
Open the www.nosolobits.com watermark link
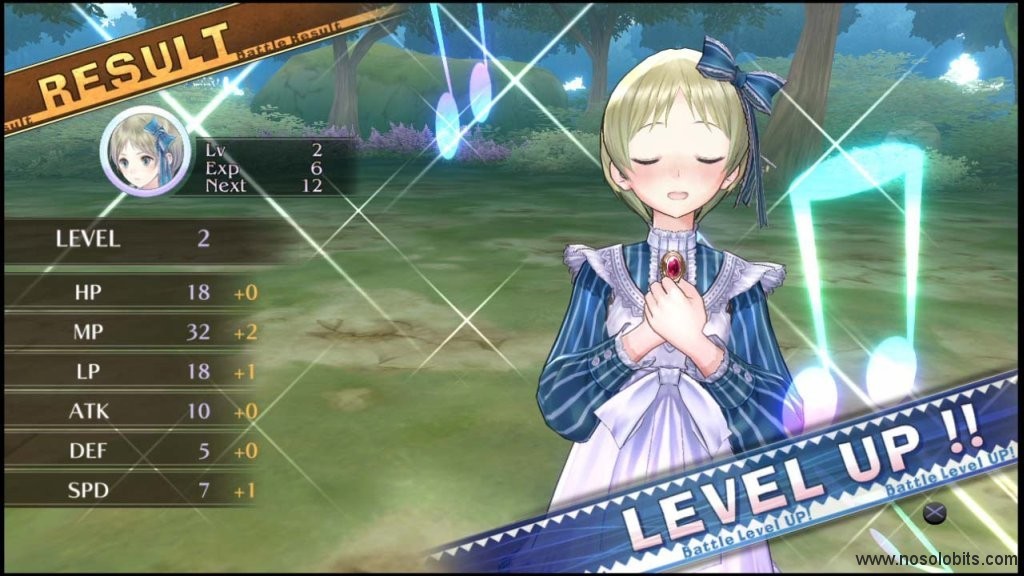click(936, 561)
